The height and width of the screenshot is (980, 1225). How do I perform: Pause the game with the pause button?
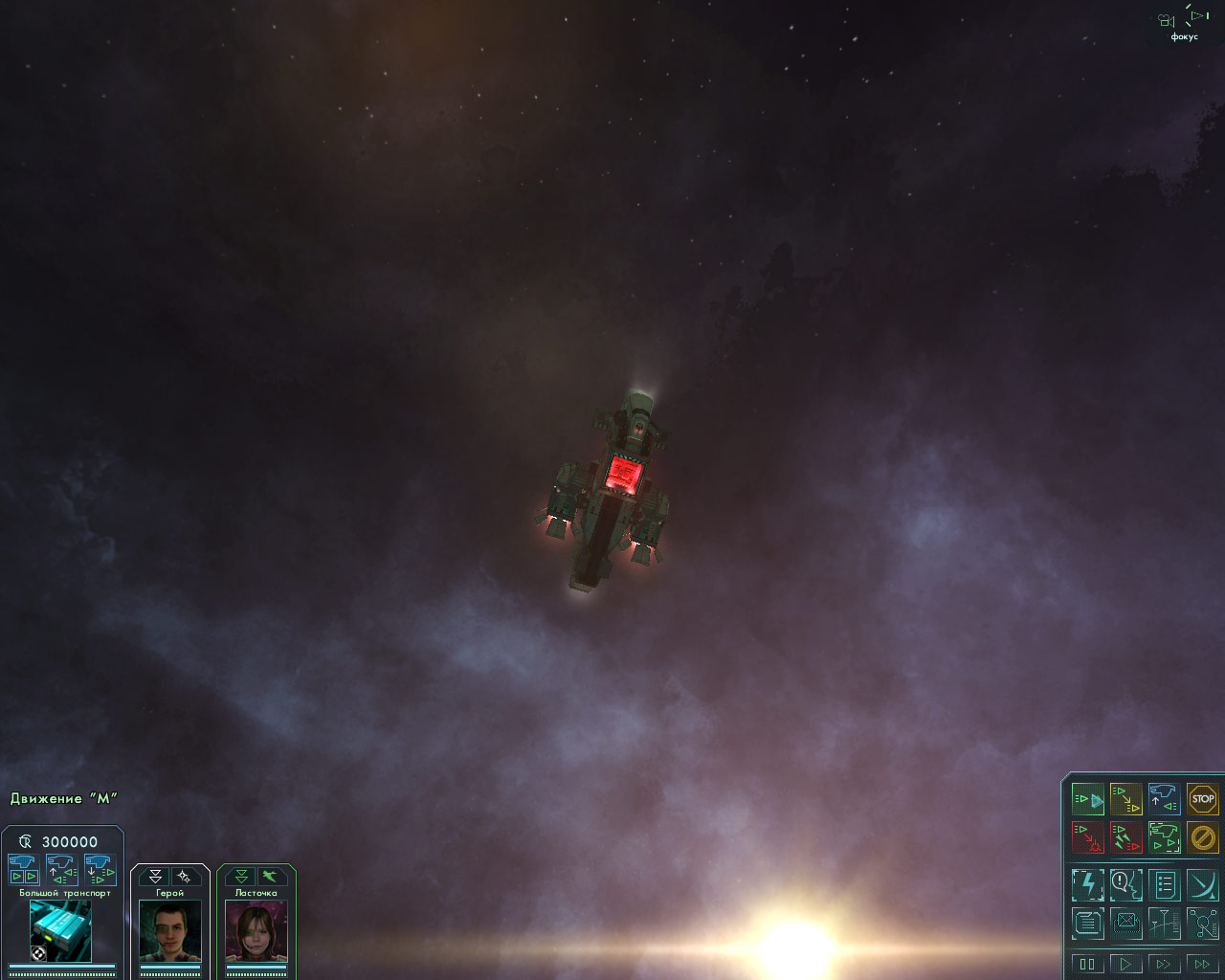1087,964
